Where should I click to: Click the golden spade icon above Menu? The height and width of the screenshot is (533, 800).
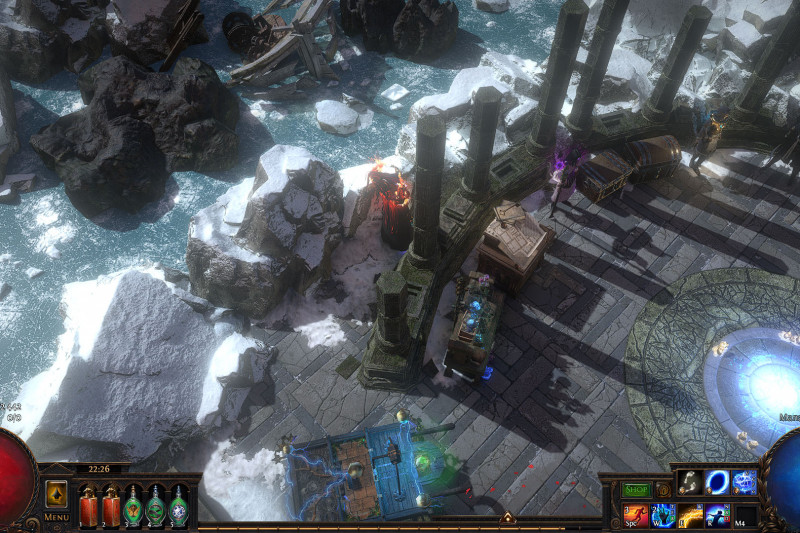[57, 494]
